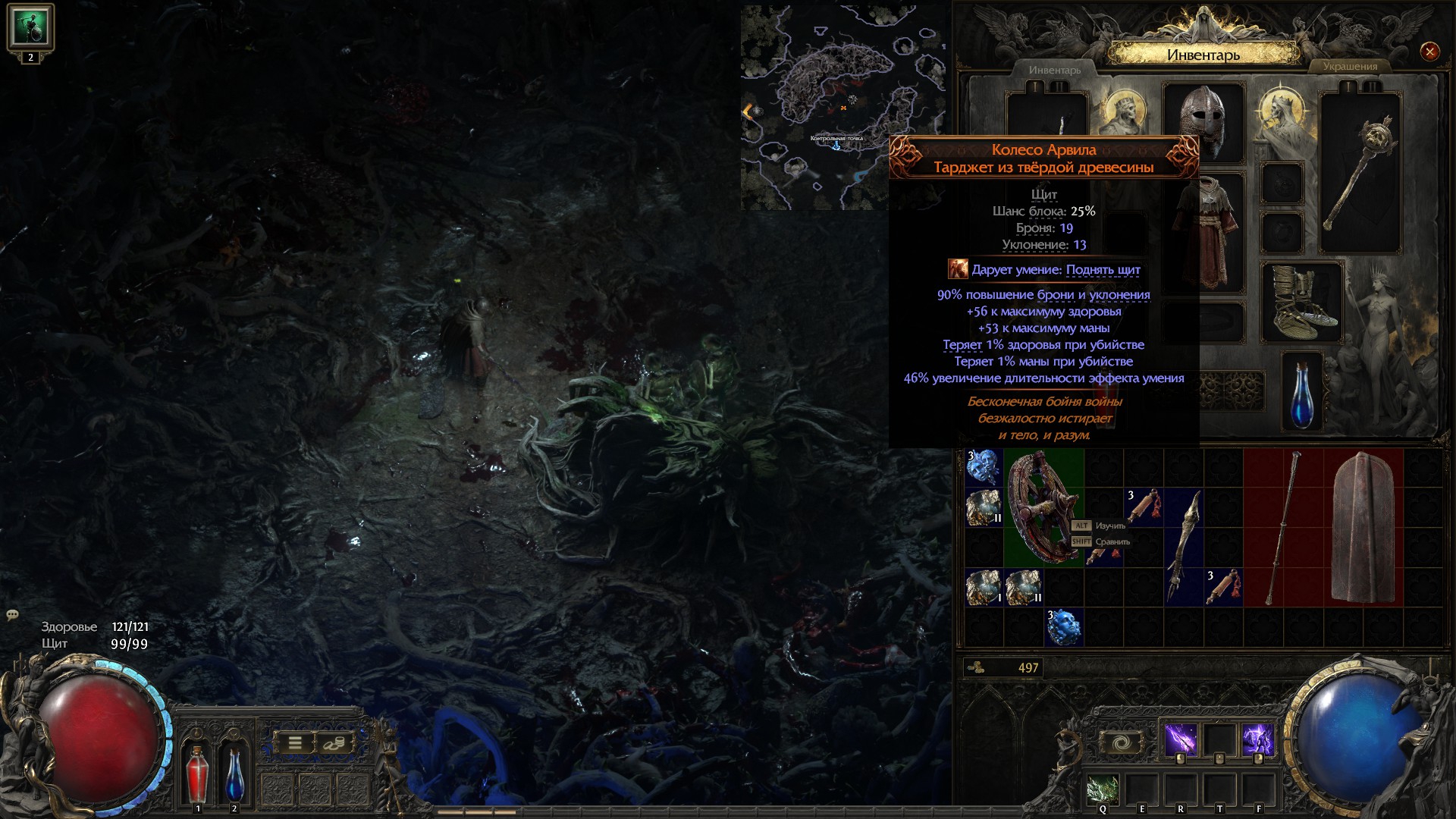This screenshot has width=1456, height=819.
Task: Click the minimap overlay
Action: click(x=815, y=106)
